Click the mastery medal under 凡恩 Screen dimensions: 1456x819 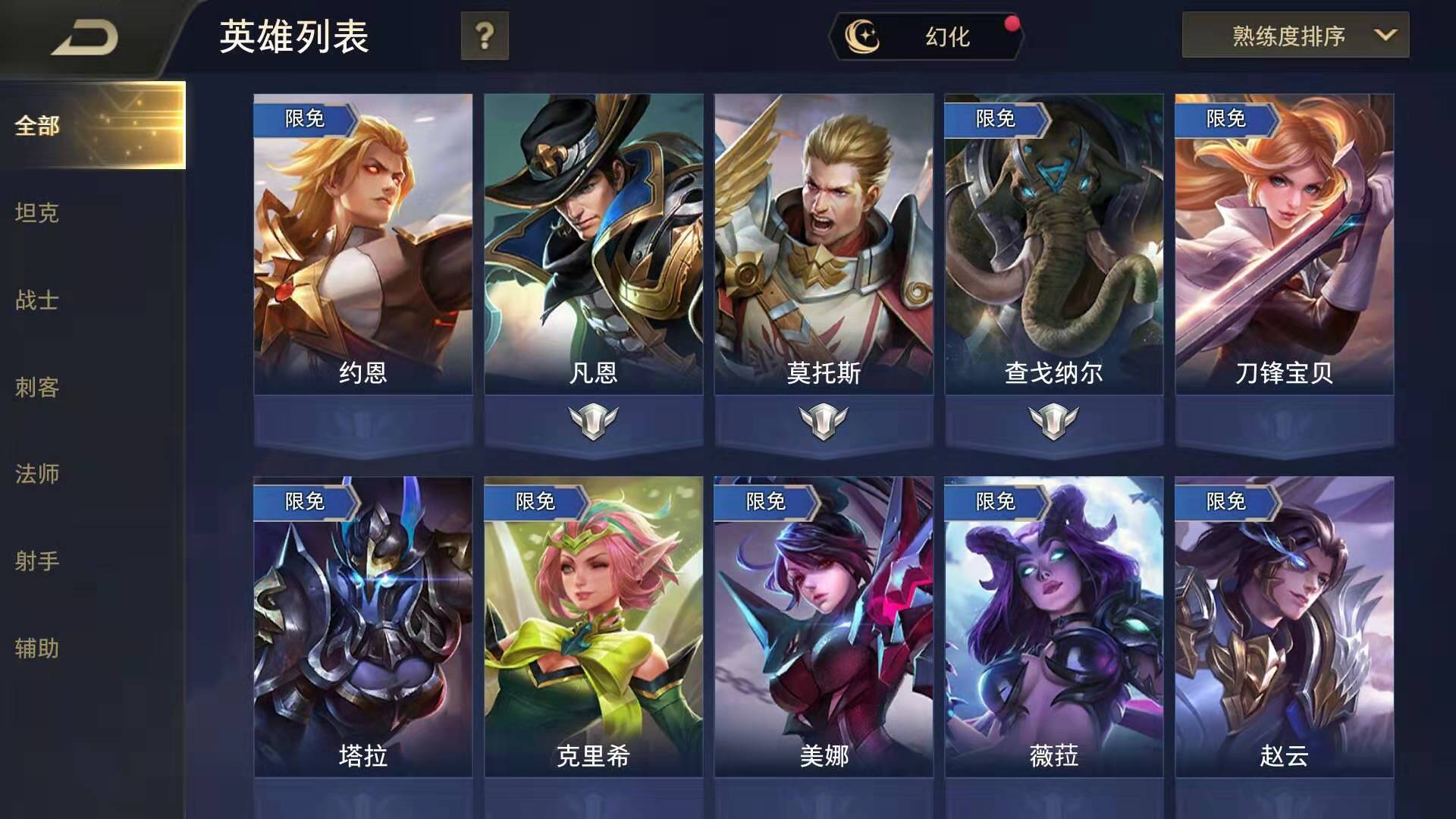(x=594, y=420)
